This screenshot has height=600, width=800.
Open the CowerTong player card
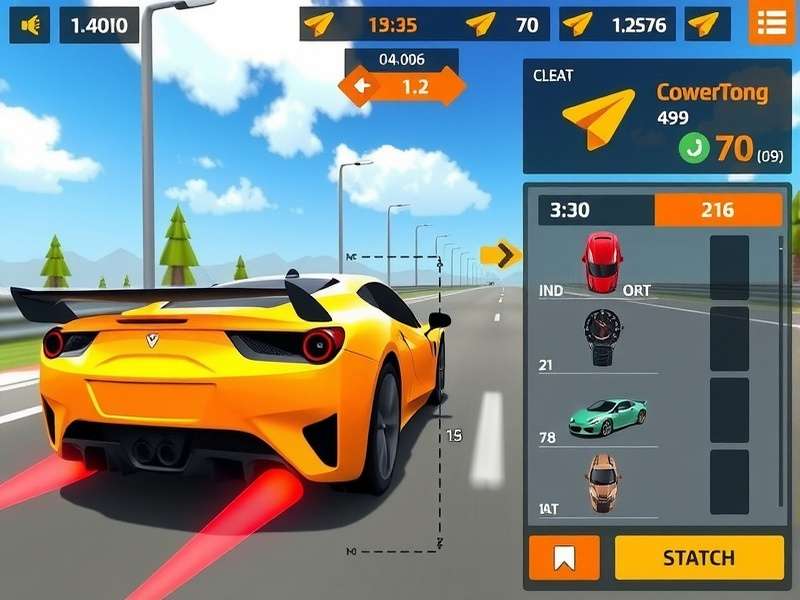click(x=656, y=116)
